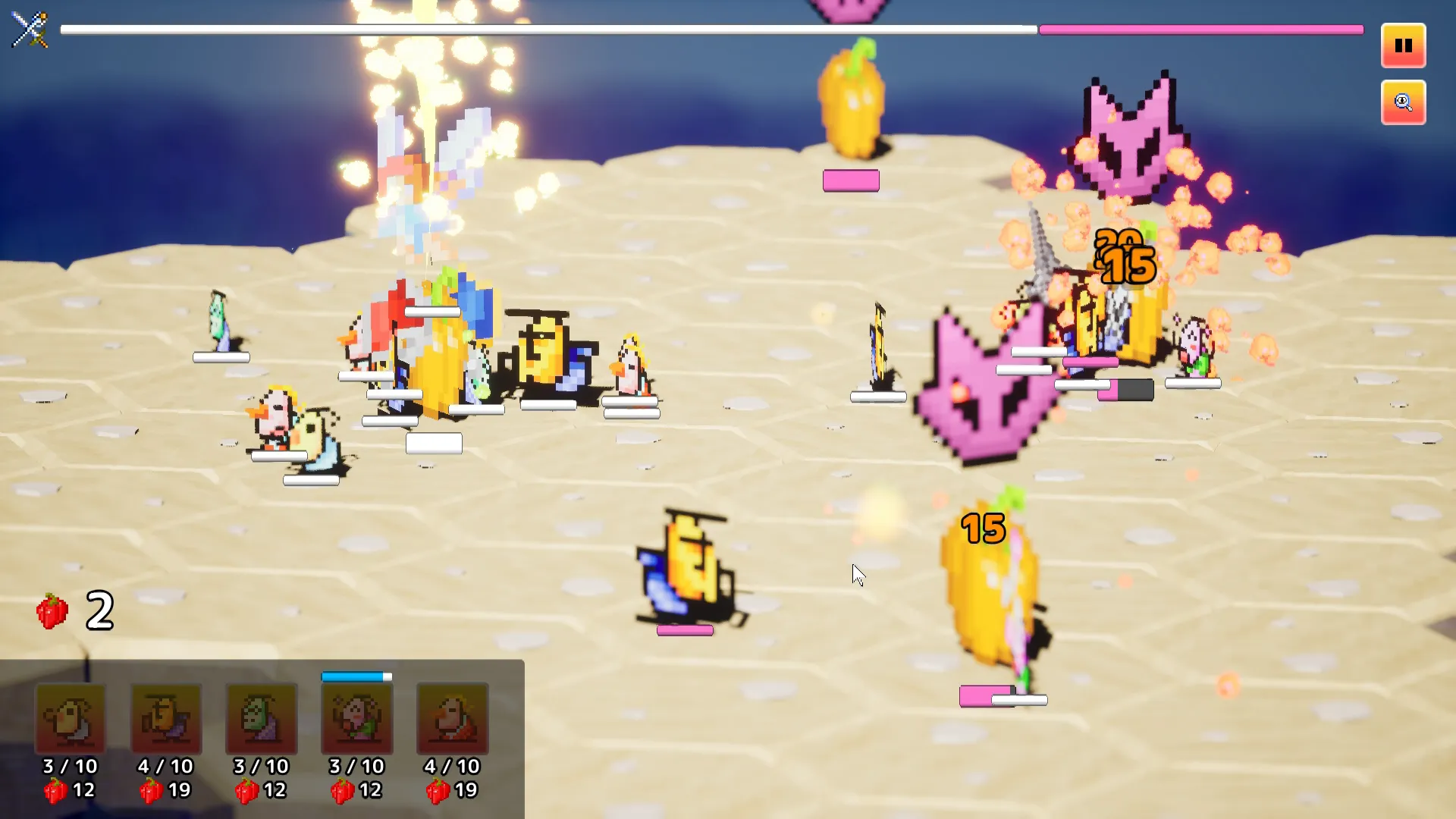Pause the battle

click(x=1403, y=45)
